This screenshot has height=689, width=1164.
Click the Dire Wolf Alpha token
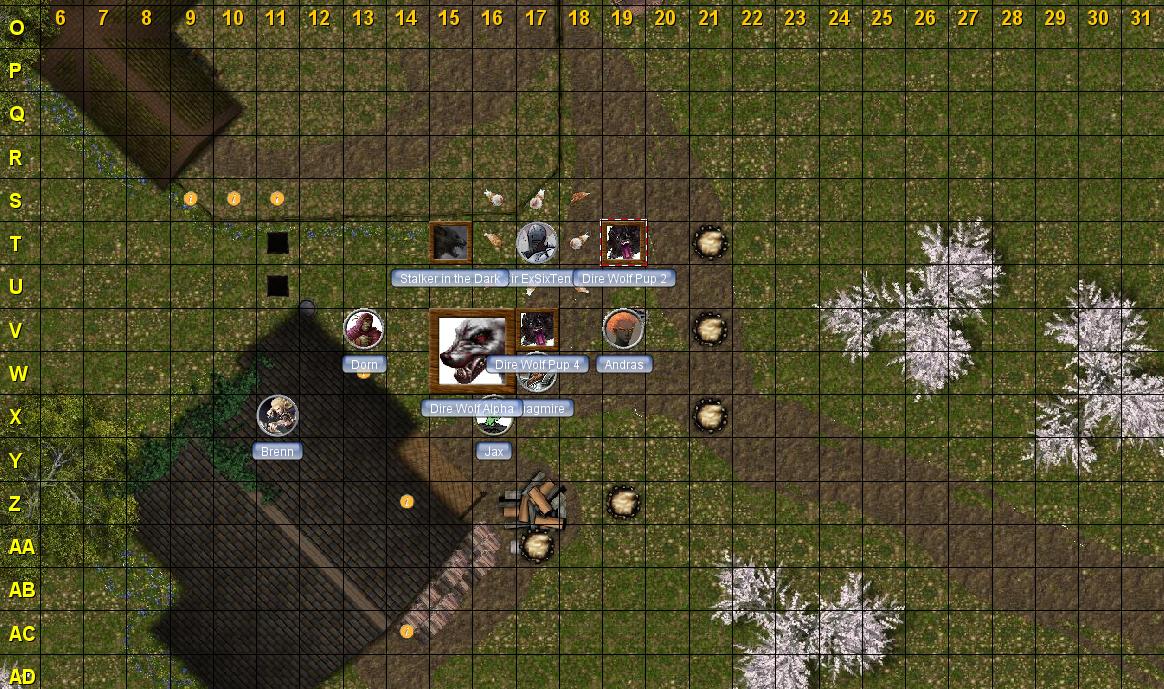(471, 350)
